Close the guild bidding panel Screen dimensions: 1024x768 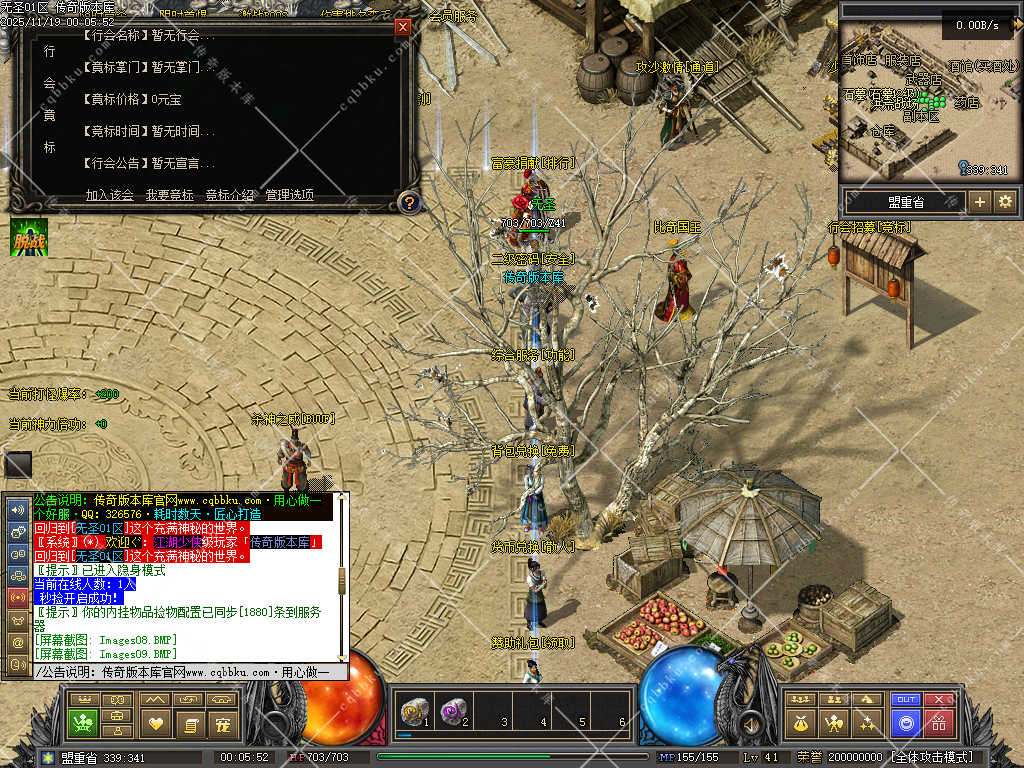click(x=403, y=27)
